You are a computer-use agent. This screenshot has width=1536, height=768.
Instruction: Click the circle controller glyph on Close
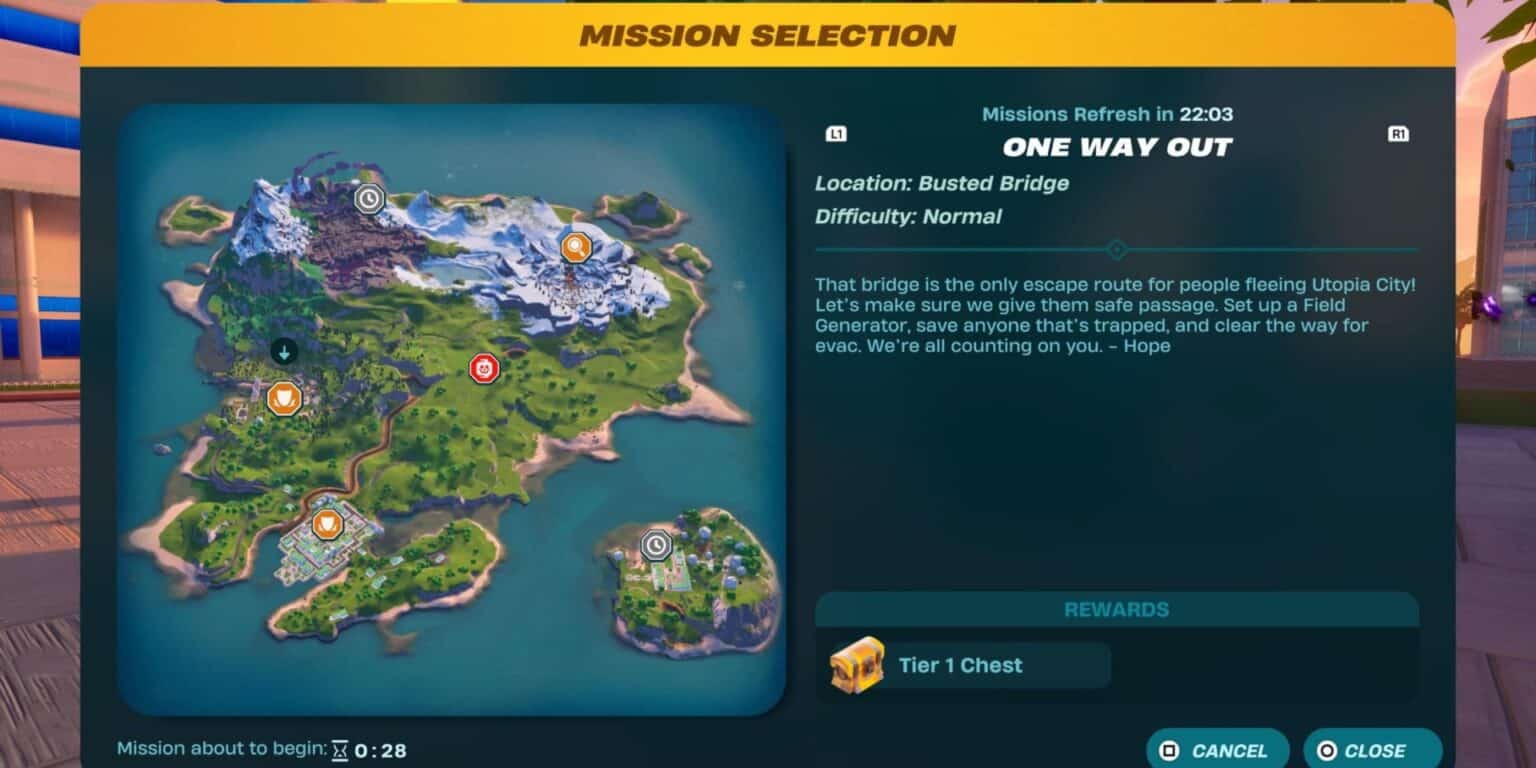click(x=1327, y=751)
